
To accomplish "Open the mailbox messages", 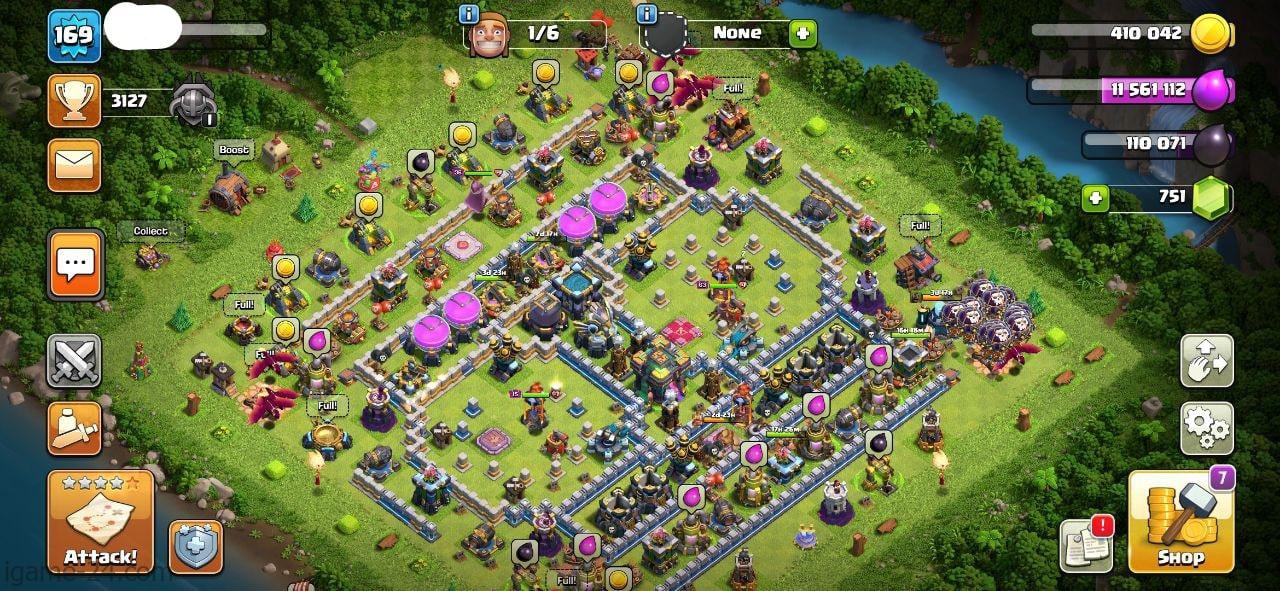I will tap(75, 165).
